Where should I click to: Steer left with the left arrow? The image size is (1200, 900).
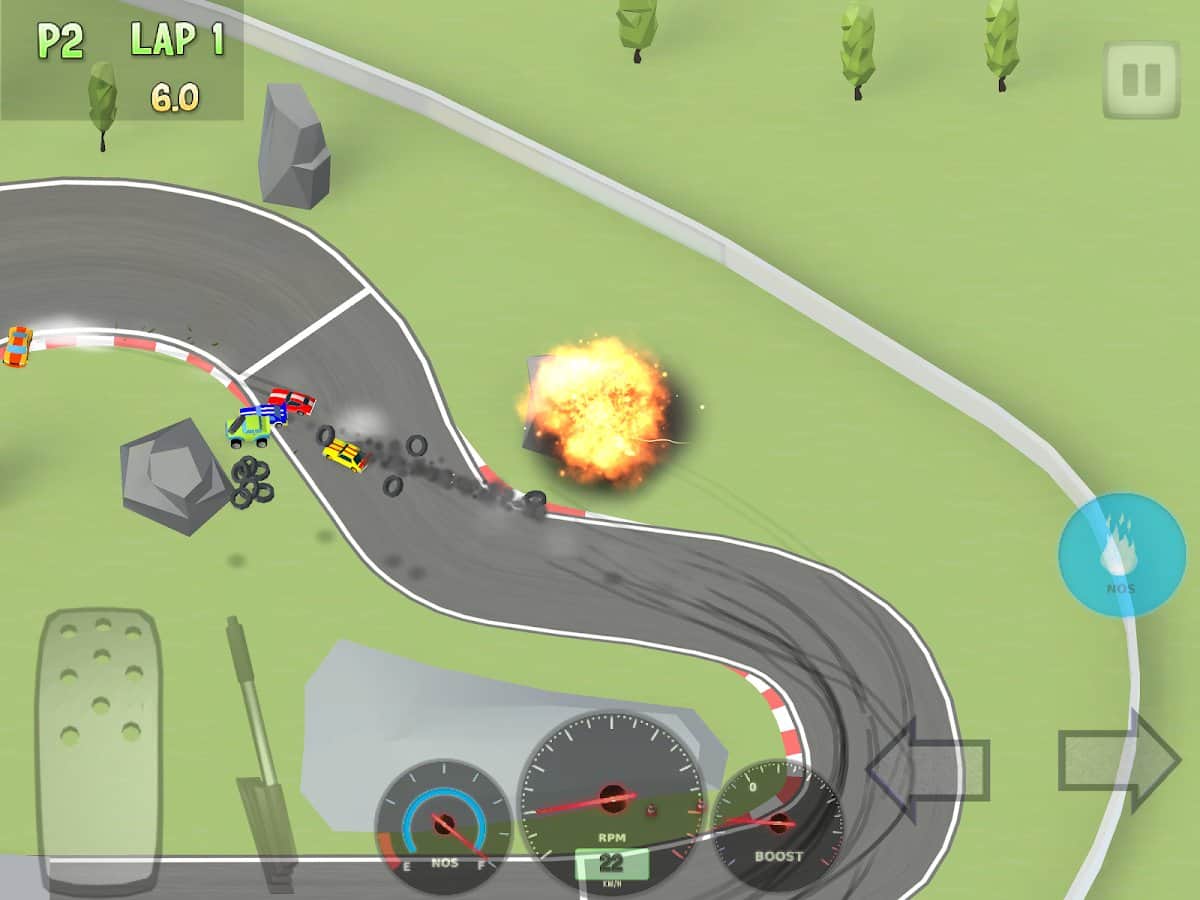tap(927, 768)
